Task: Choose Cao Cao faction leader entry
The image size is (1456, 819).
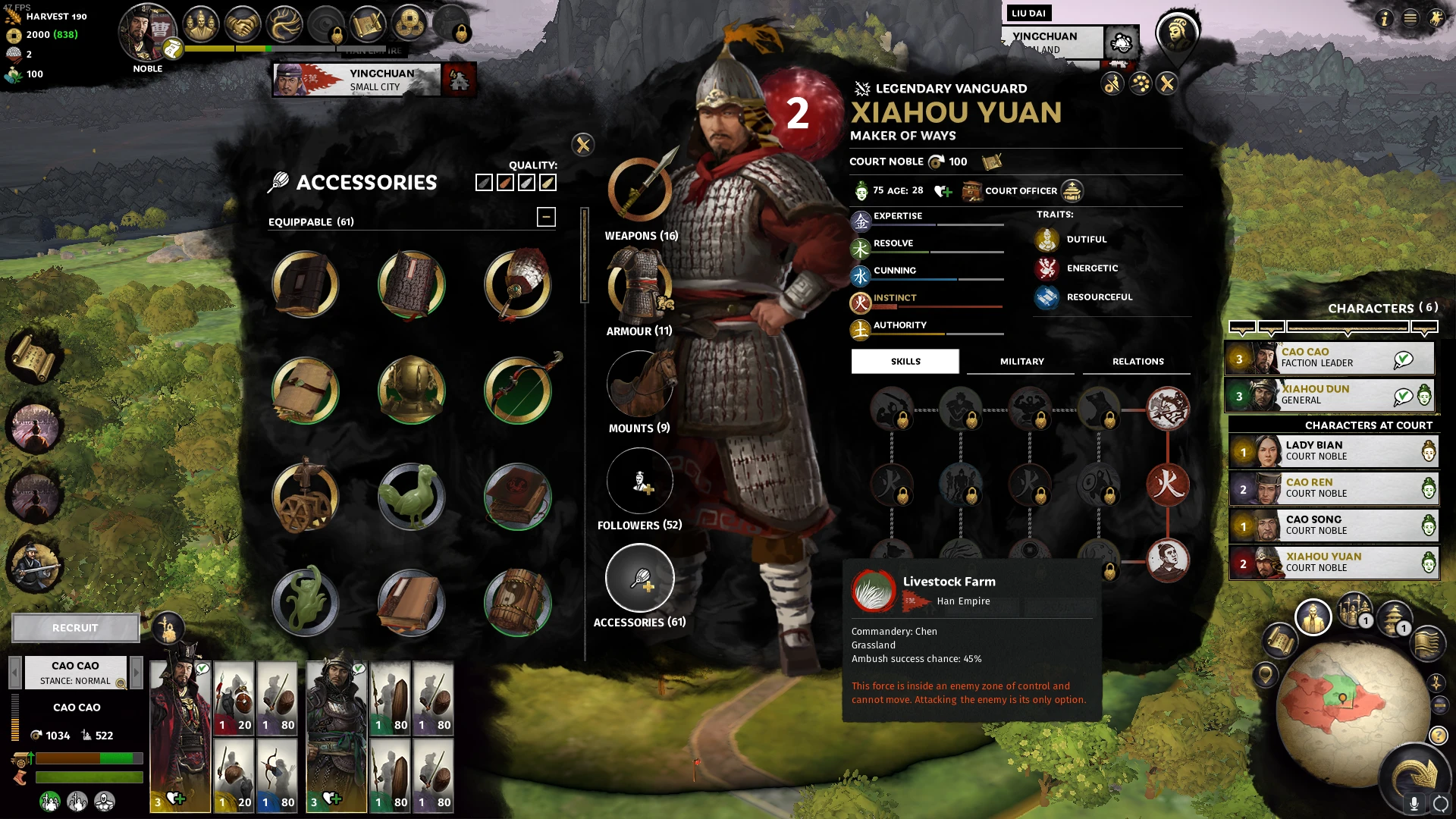Action: (x=1329, y=358)
